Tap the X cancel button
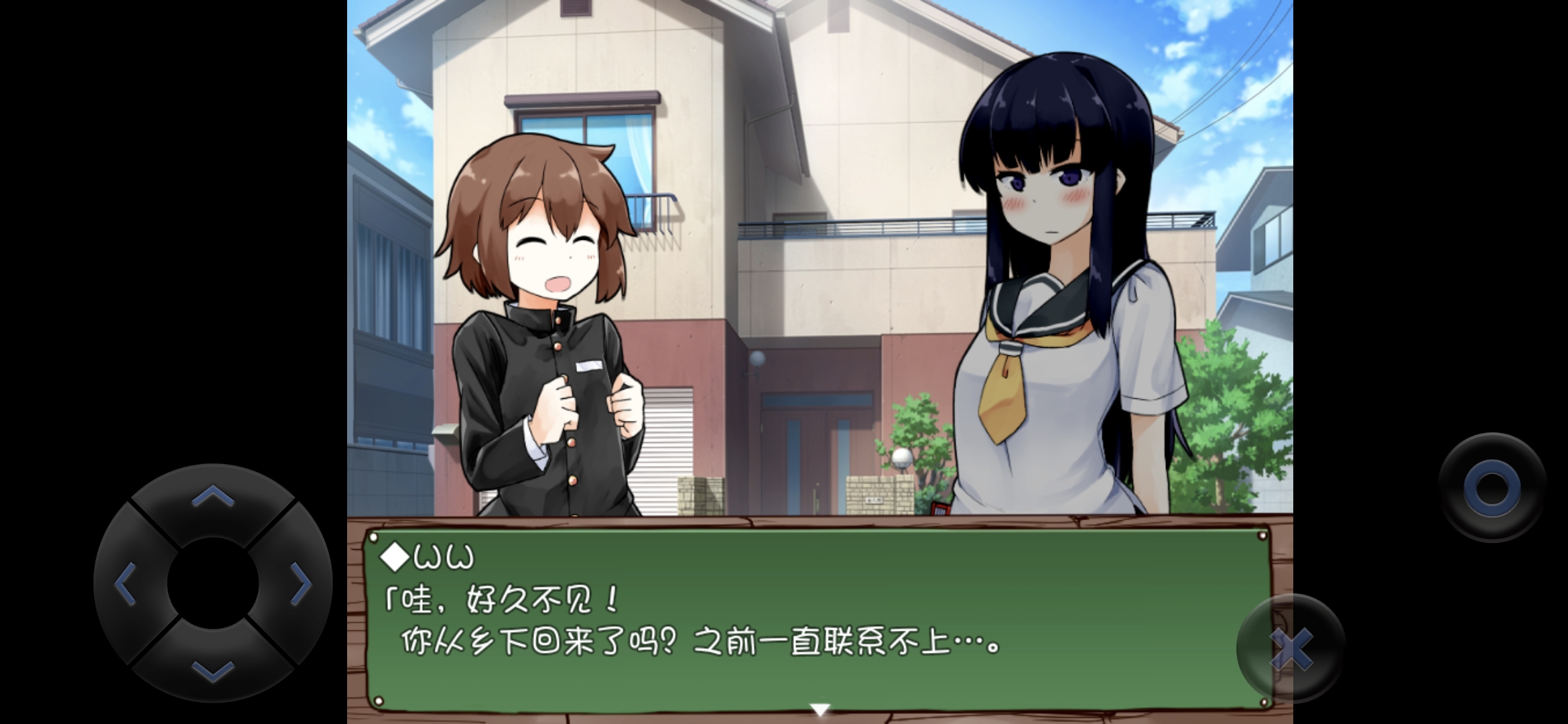The width and height of the screenshot is (1568, 724). click(1291, 648)
